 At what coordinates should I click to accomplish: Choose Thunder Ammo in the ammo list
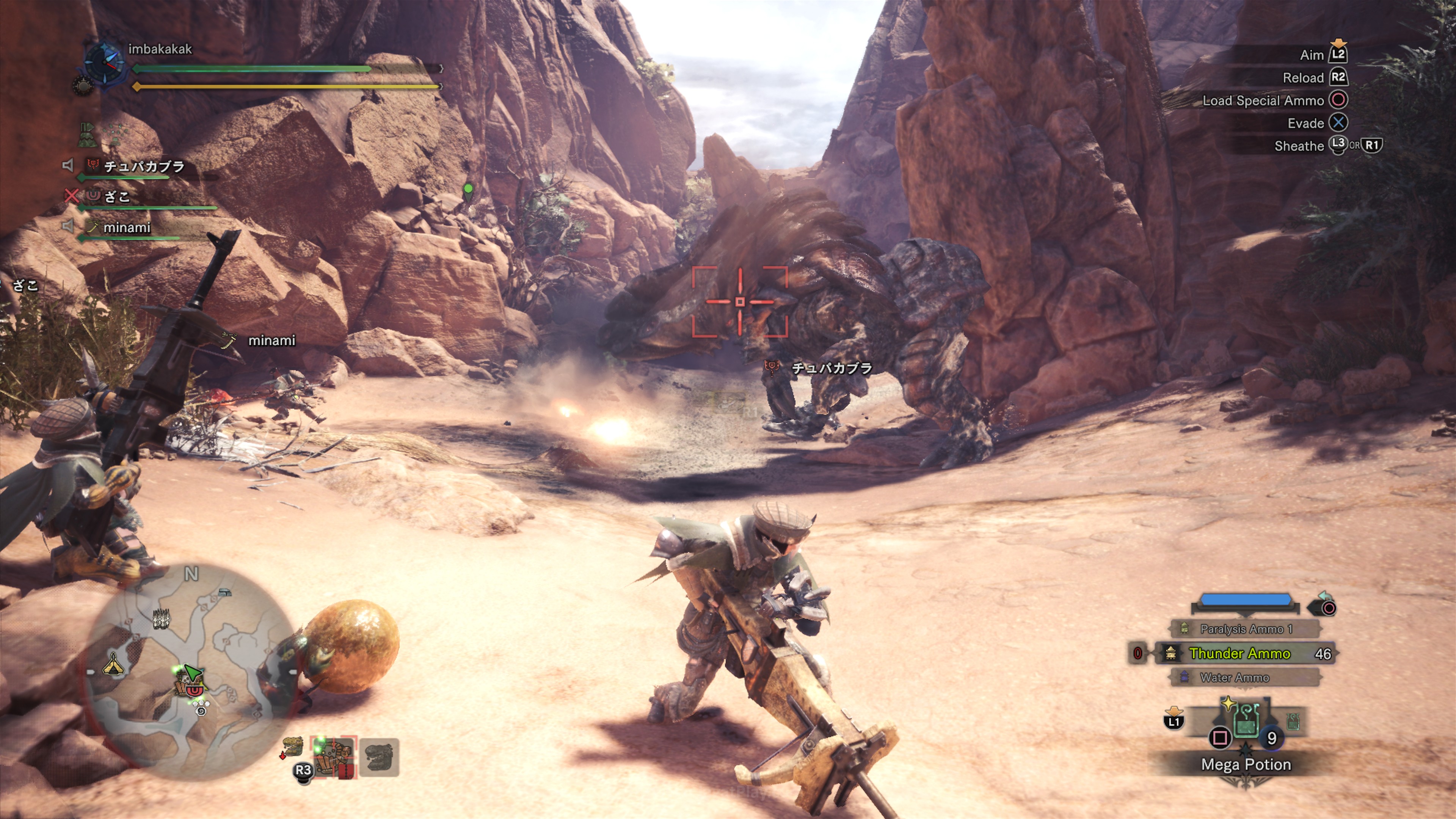click(x=1239, y=653)
